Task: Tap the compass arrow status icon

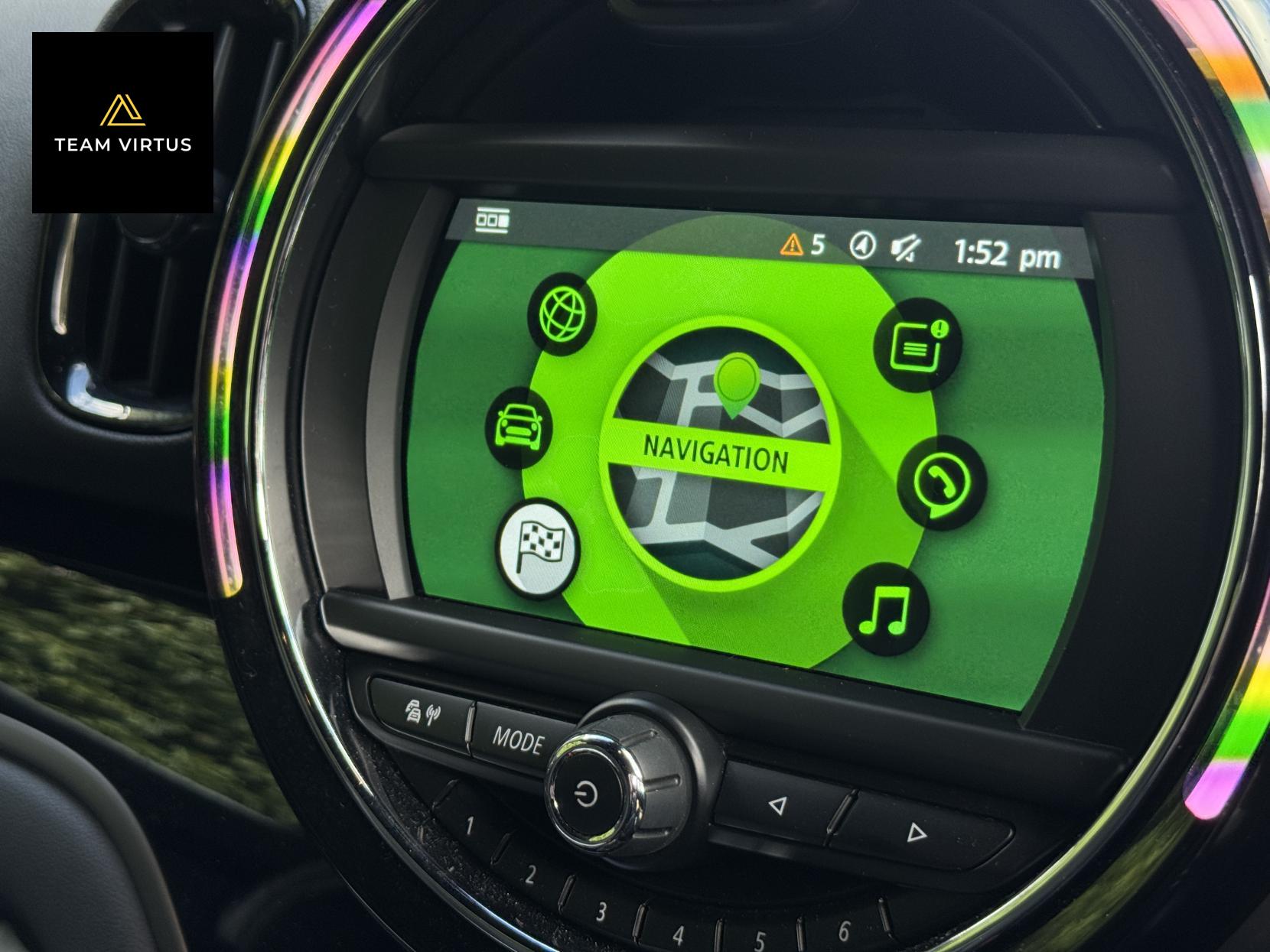Action: tap(863, 245)
